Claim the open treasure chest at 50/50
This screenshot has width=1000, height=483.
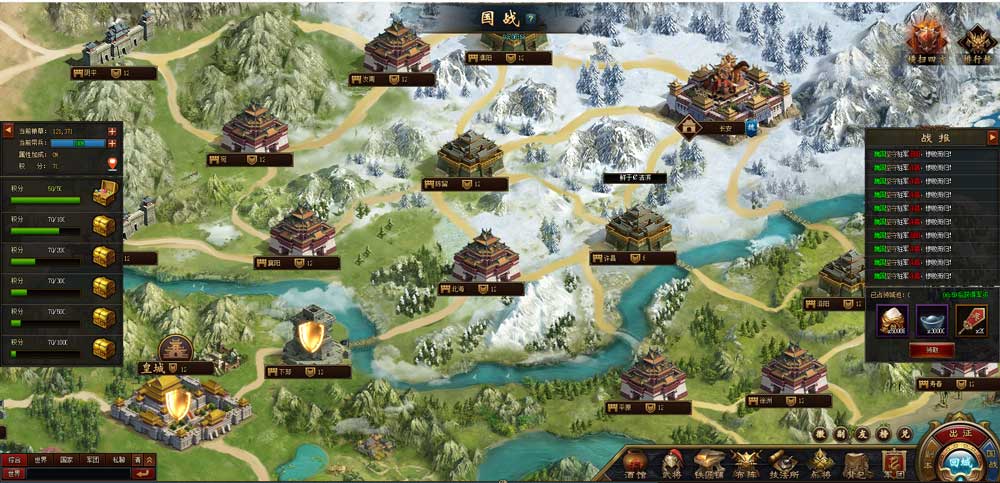pos(104,195)
